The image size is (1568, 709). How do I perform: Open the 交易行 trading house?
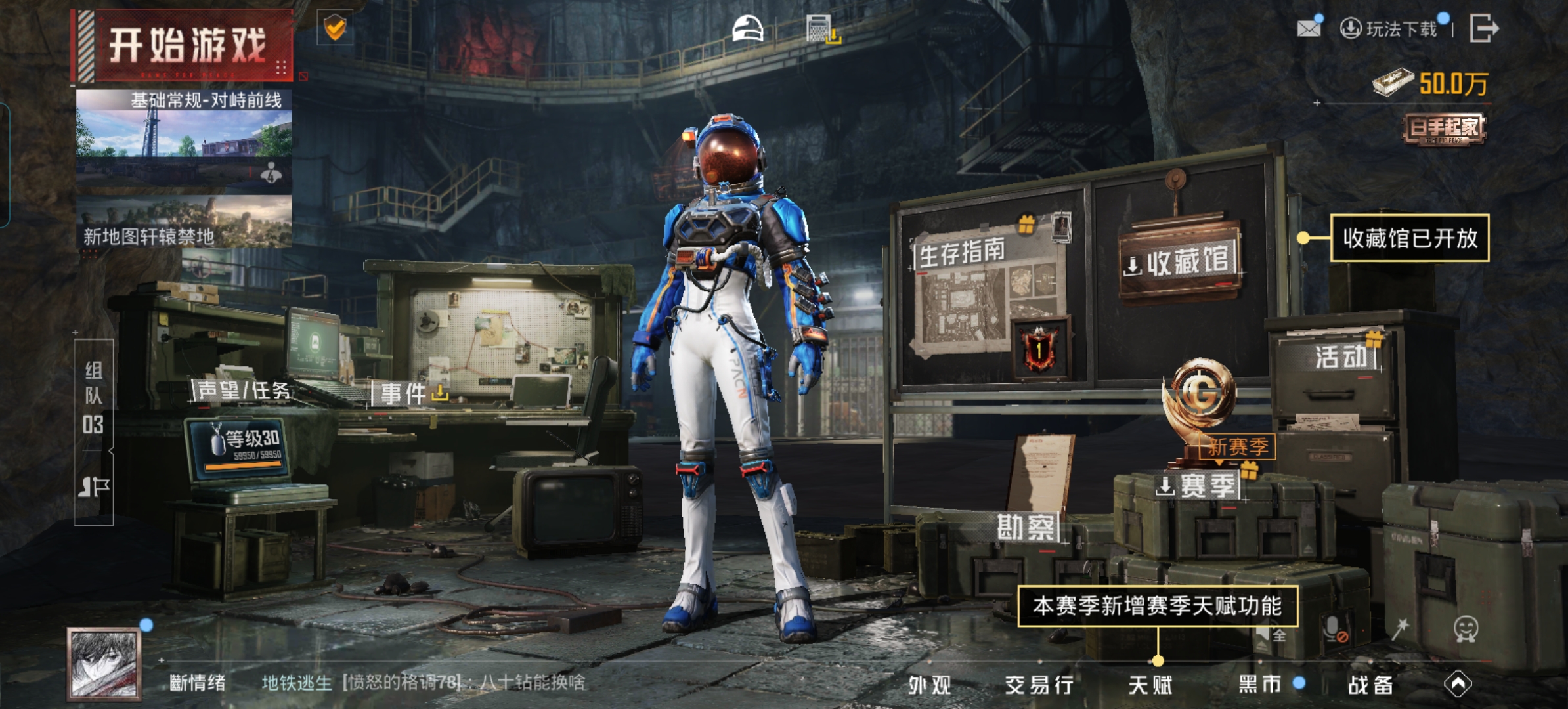coord(1039,685)
